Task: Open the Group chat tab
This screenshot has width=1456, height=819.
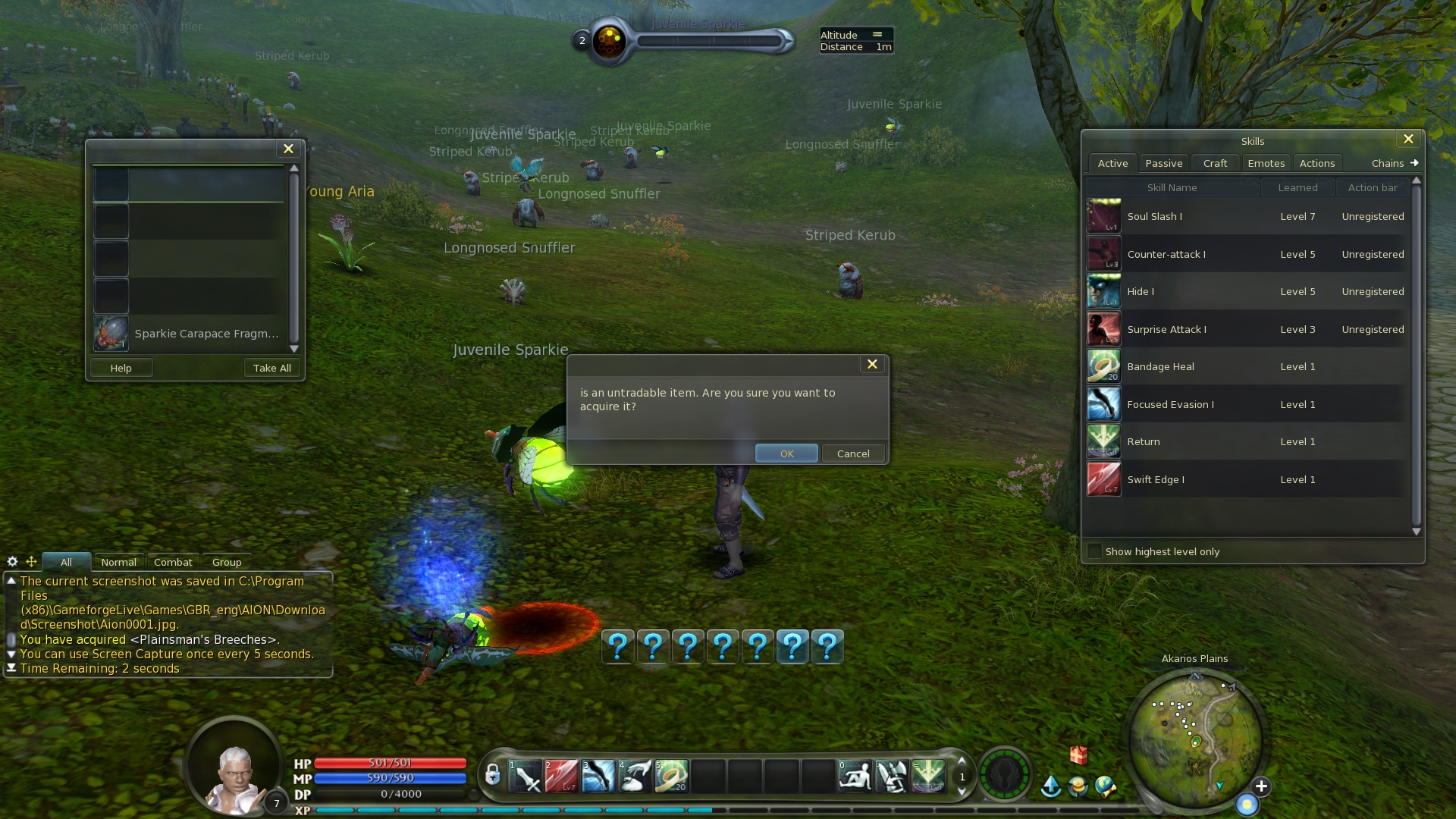Action: tap(227, 562)
